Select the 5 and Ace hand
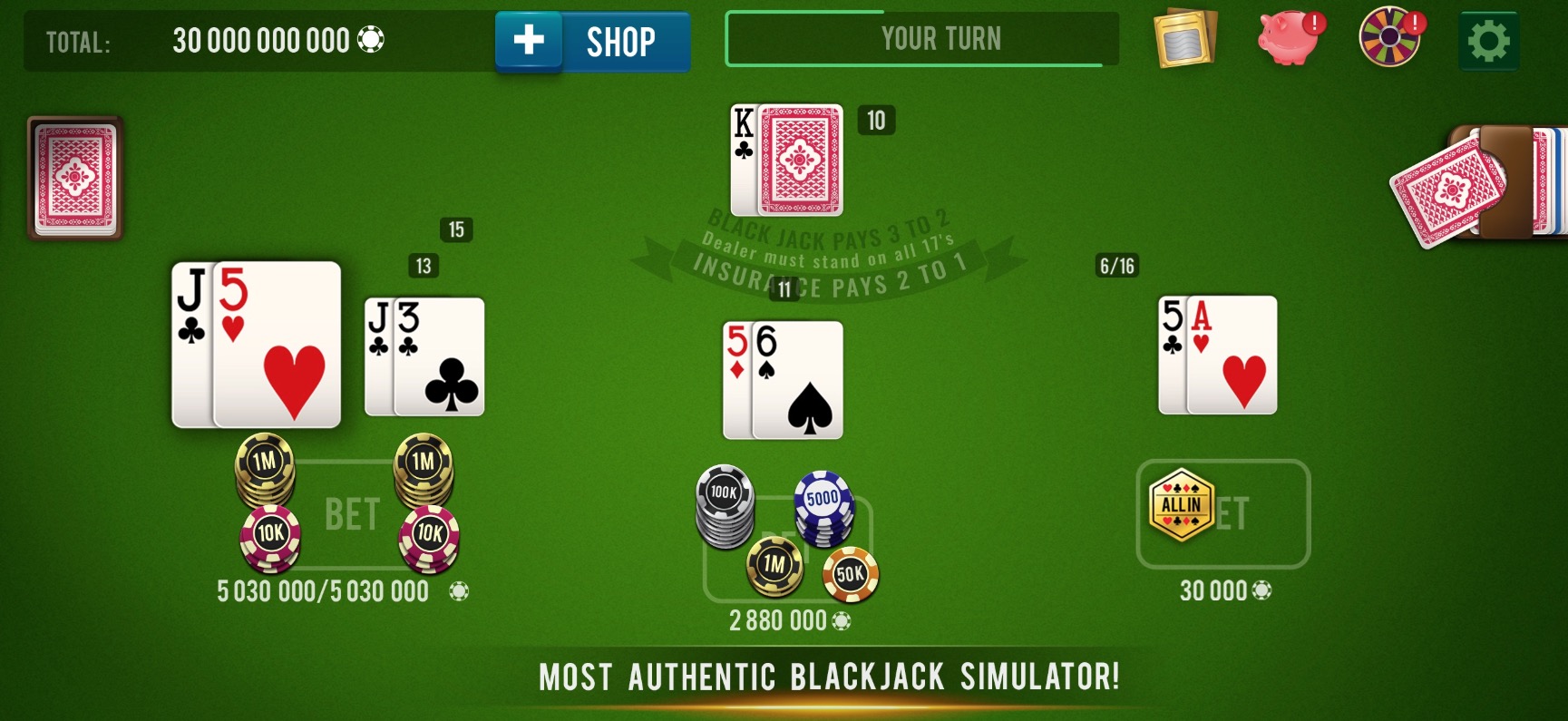This screenshot has width=1568, height=721. 1218,356
